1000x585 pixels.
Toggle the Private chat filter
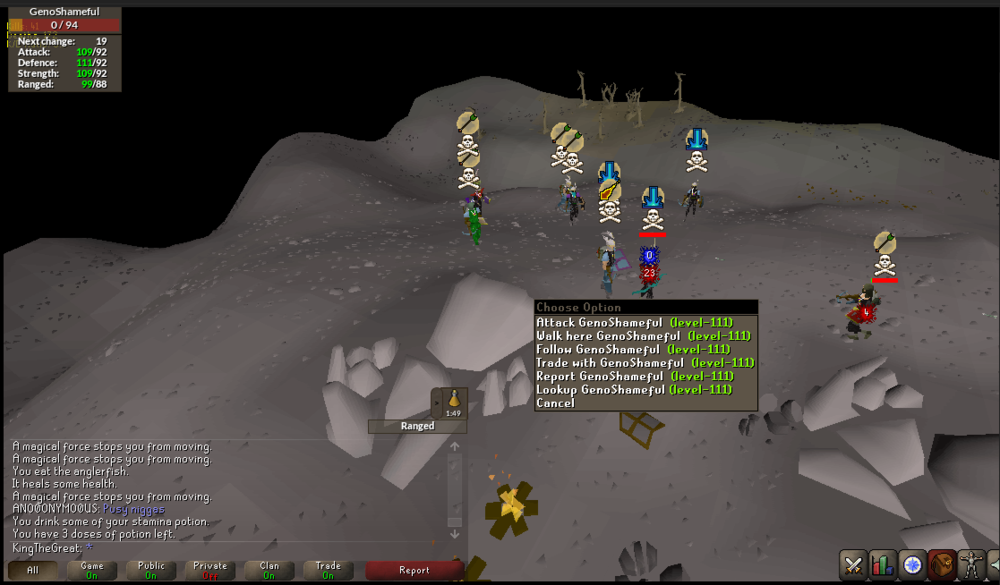point(210,570)
